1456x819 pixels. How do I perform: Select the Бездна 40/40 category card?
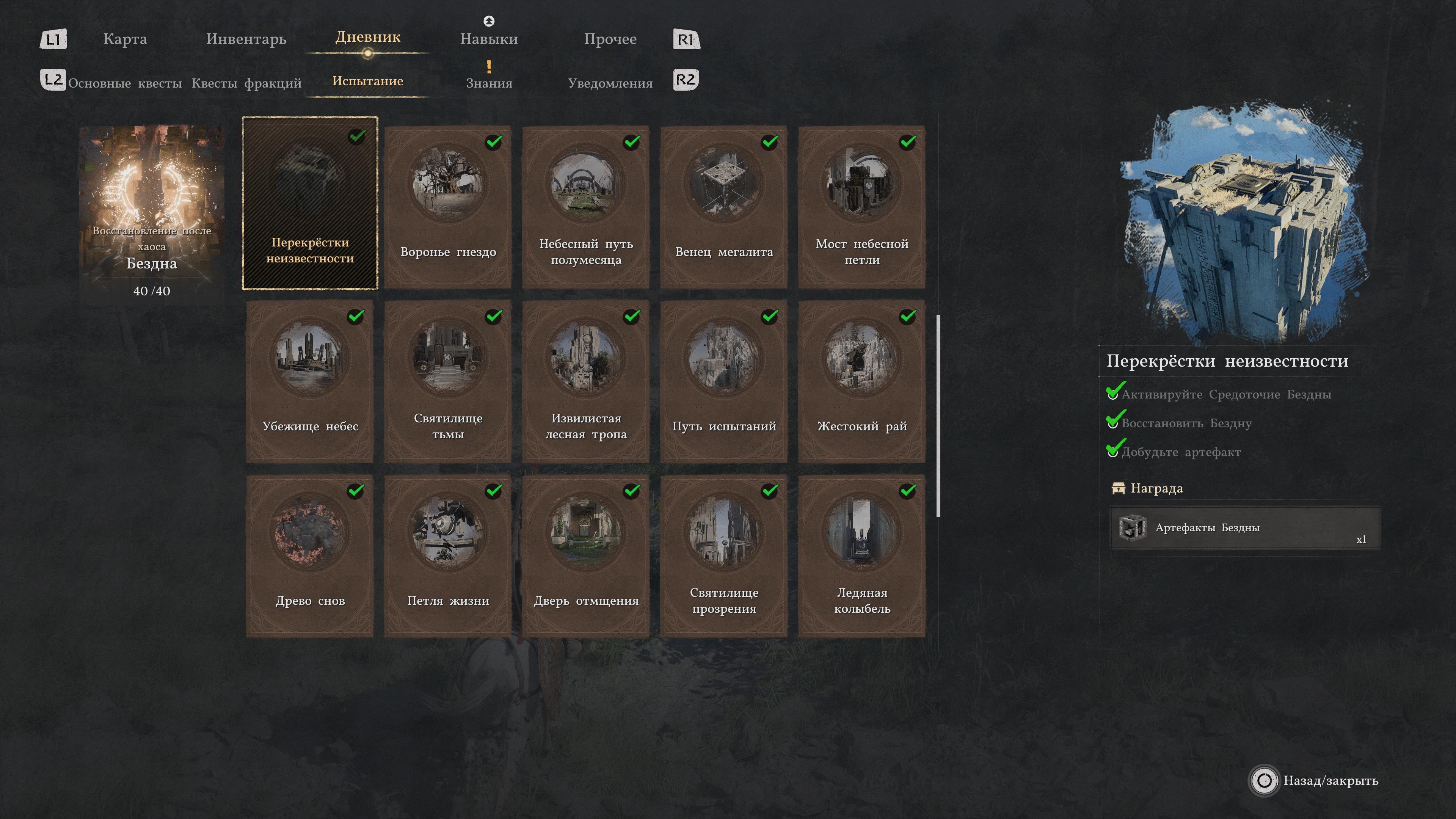click(152, 215)
